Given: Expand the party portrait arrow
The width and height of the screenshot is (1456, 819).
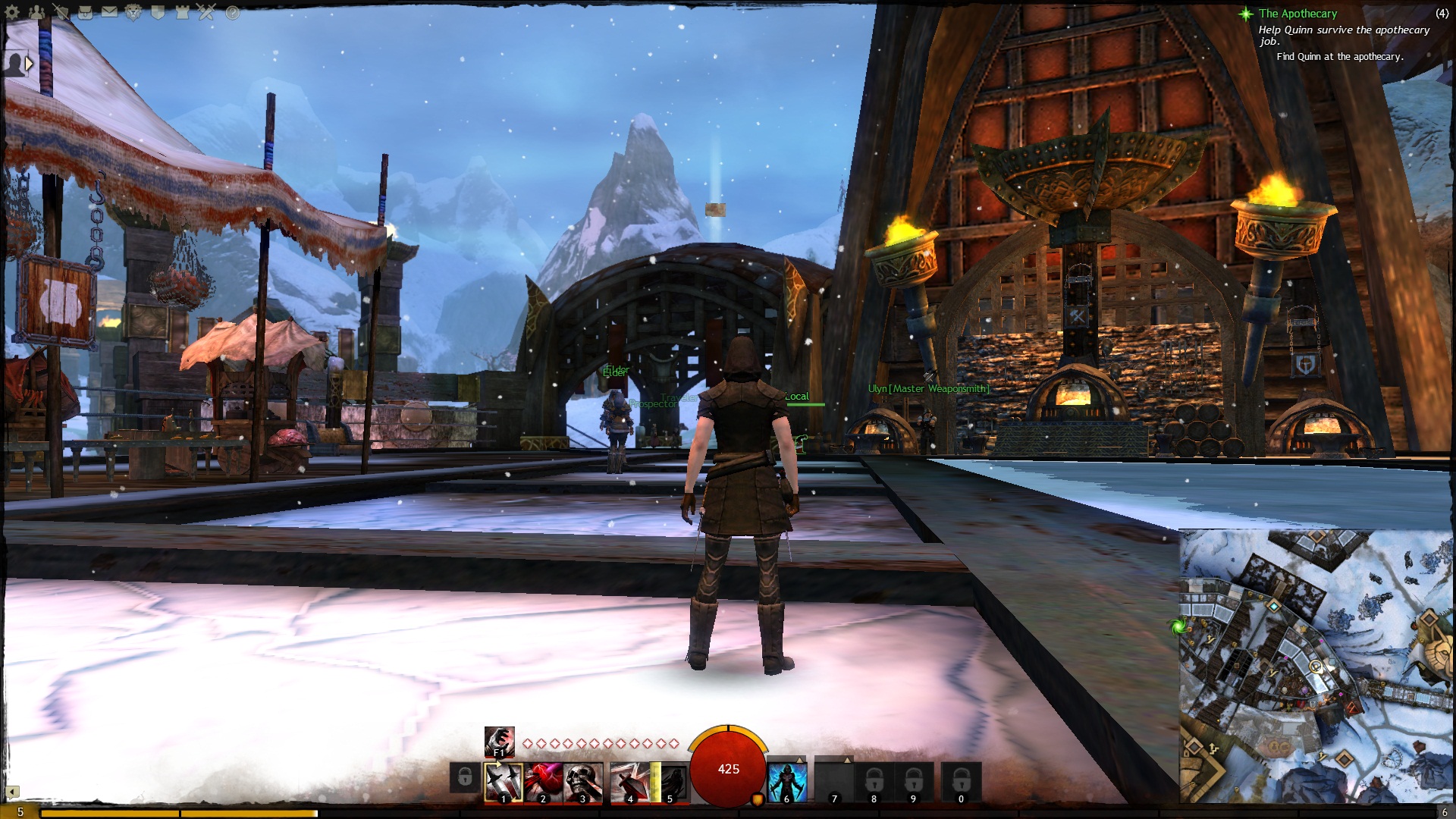Looking at the screenshot, I should [29, 64].
